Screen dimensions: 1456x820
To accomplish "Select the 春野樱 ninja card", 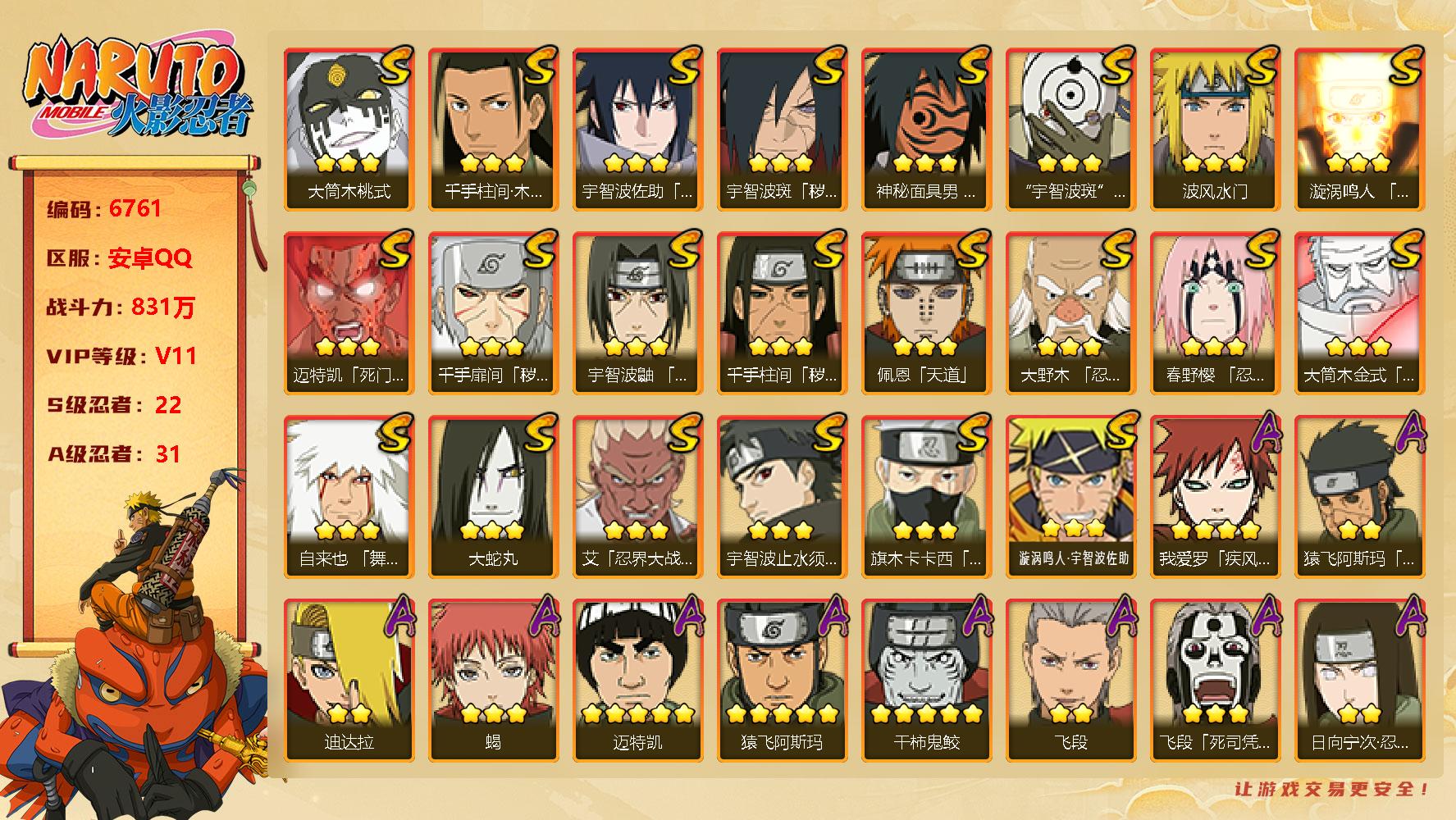I will tap(1215, 312).
